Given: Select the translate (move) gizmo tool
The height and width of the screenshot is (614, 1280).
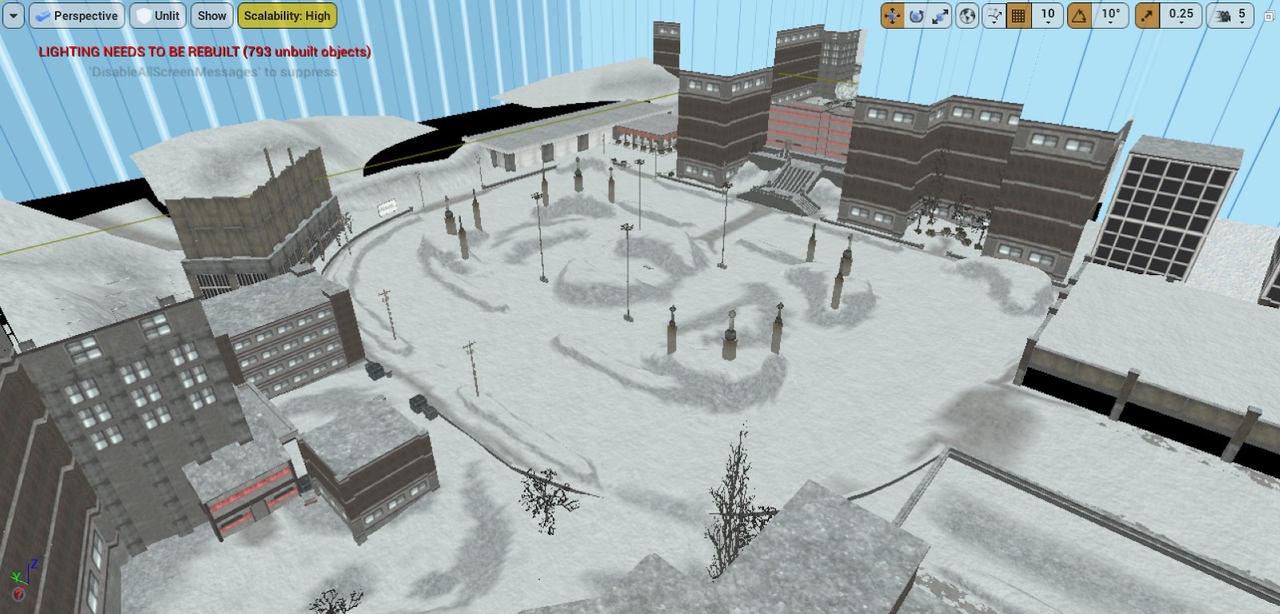Looking at the screenshot, I should pyautogui.click(x=892, y=16).
